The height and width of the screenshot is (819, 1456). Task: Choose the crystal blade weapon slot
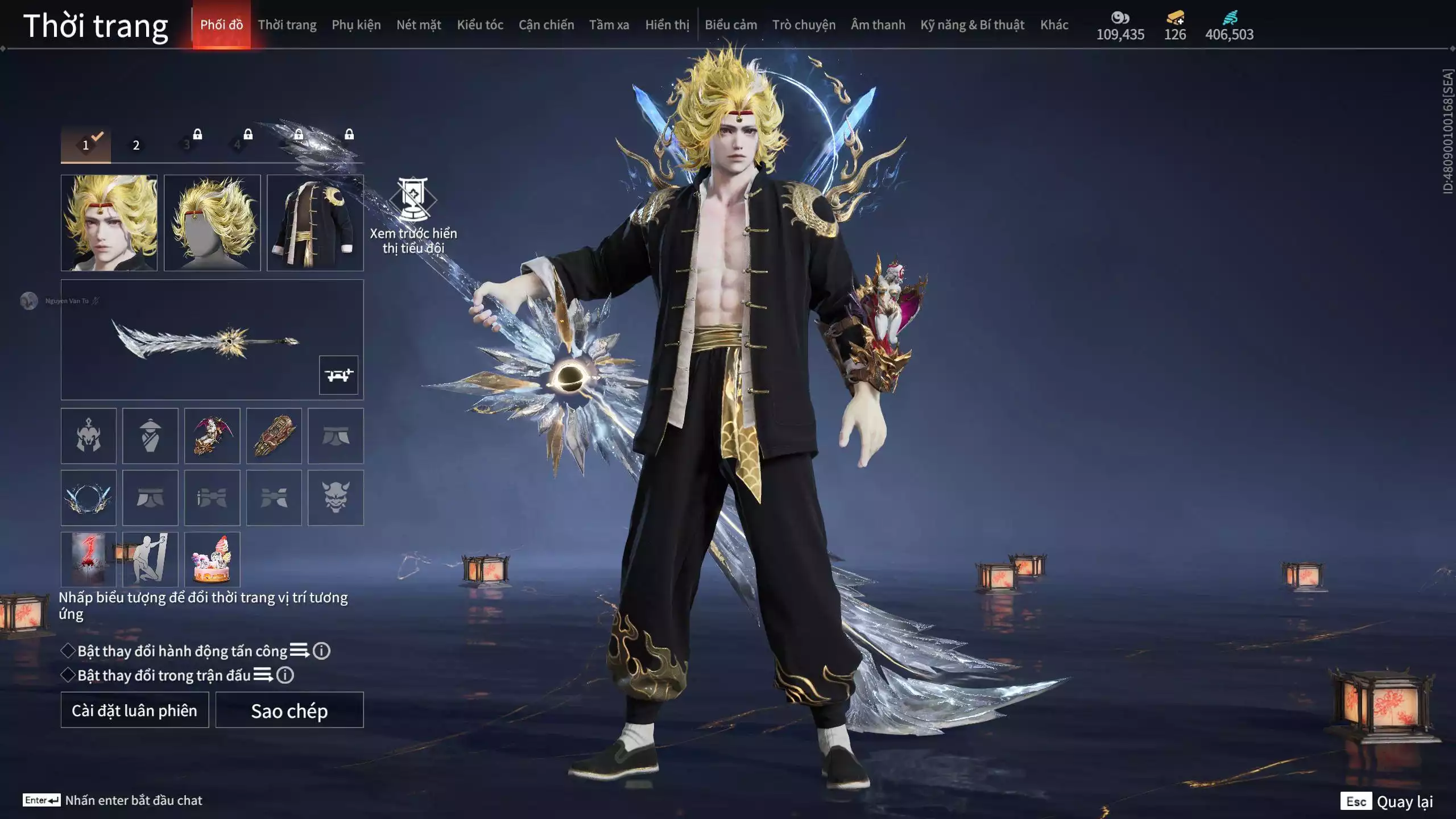tap(205, 340)
